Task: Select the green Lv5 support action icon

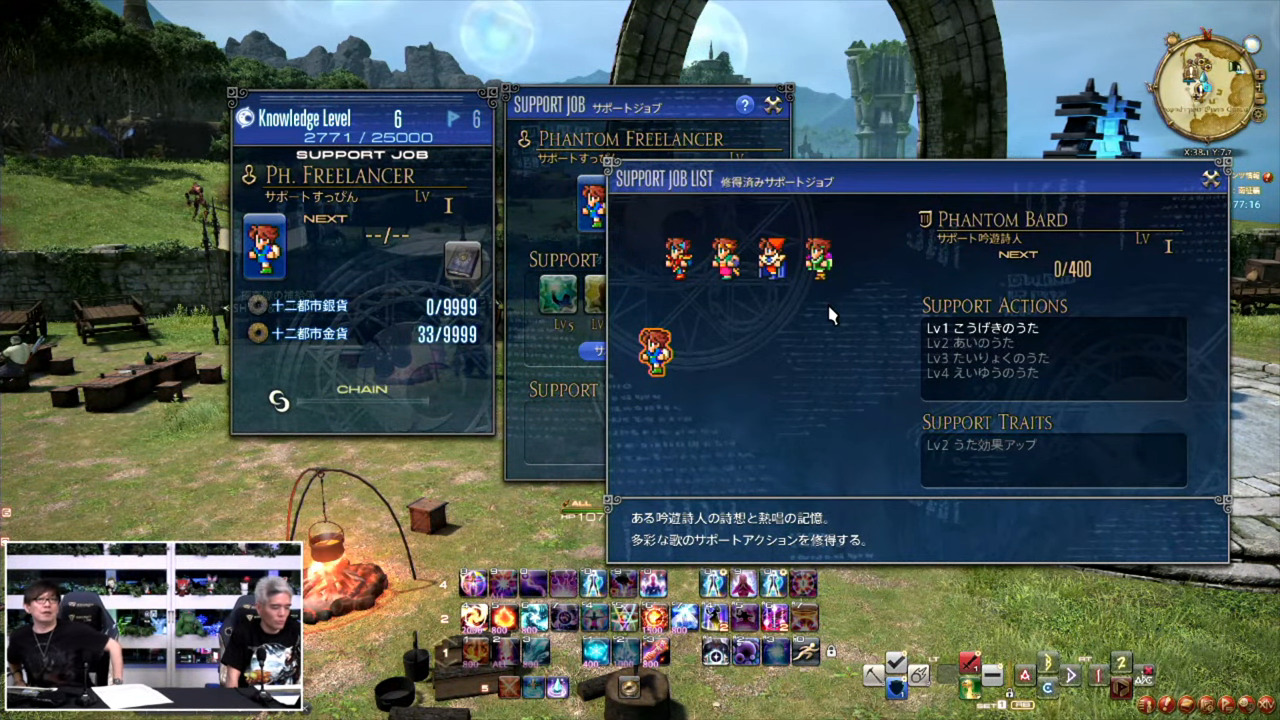Action: (x=557, y=294)
